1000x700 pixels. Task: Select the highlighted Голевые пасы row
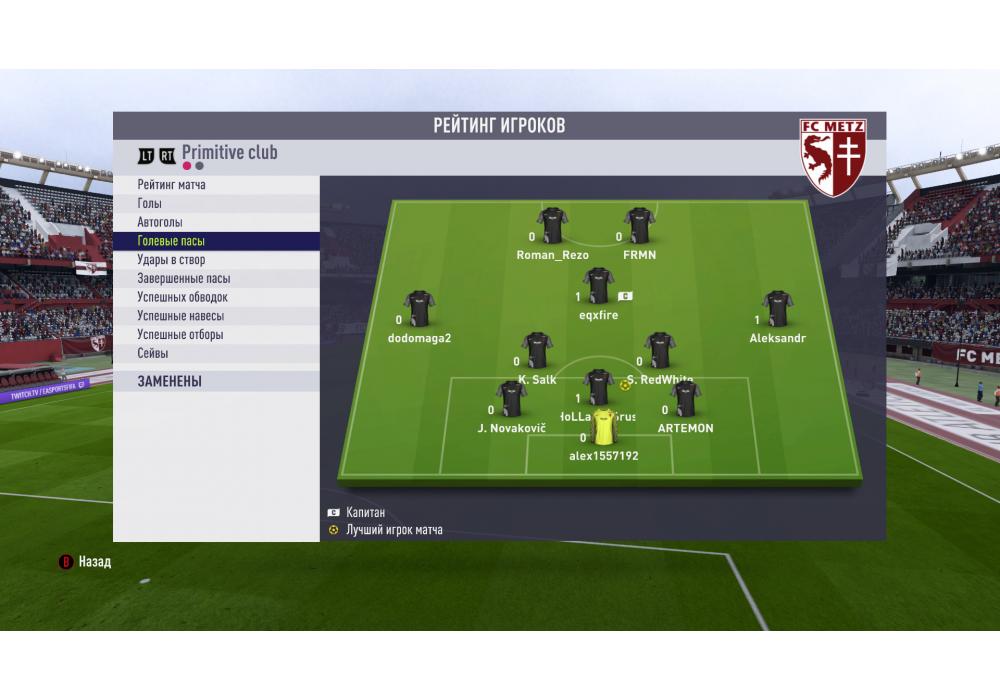click(x=171, y=241)
